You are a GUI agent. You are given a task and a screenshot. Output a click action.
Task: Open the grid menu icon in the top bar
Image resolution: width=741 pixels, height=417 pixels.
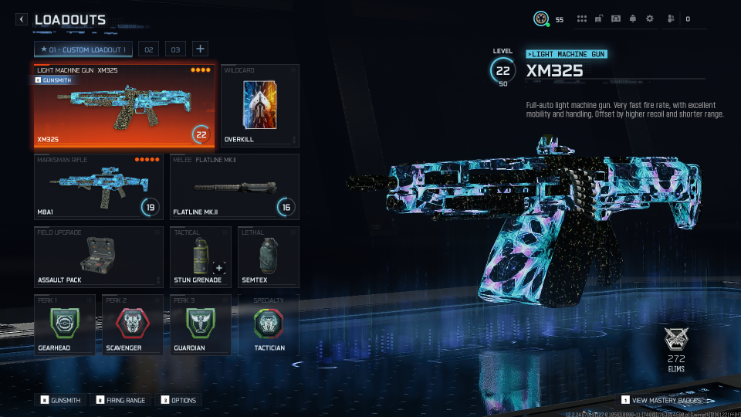(x=581, y=19)
